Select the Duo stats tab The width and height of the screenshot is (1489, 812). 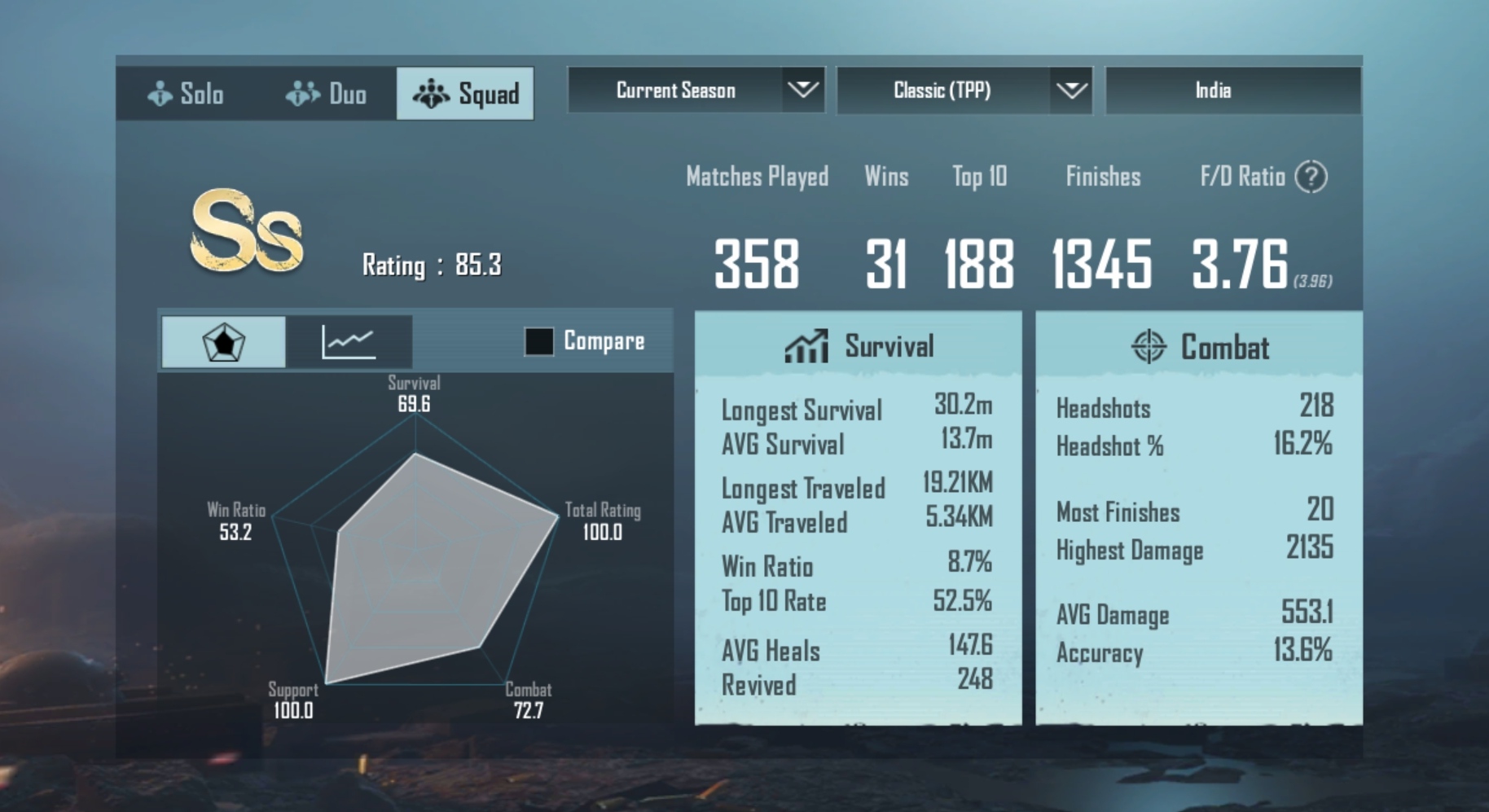coord(326,94)
